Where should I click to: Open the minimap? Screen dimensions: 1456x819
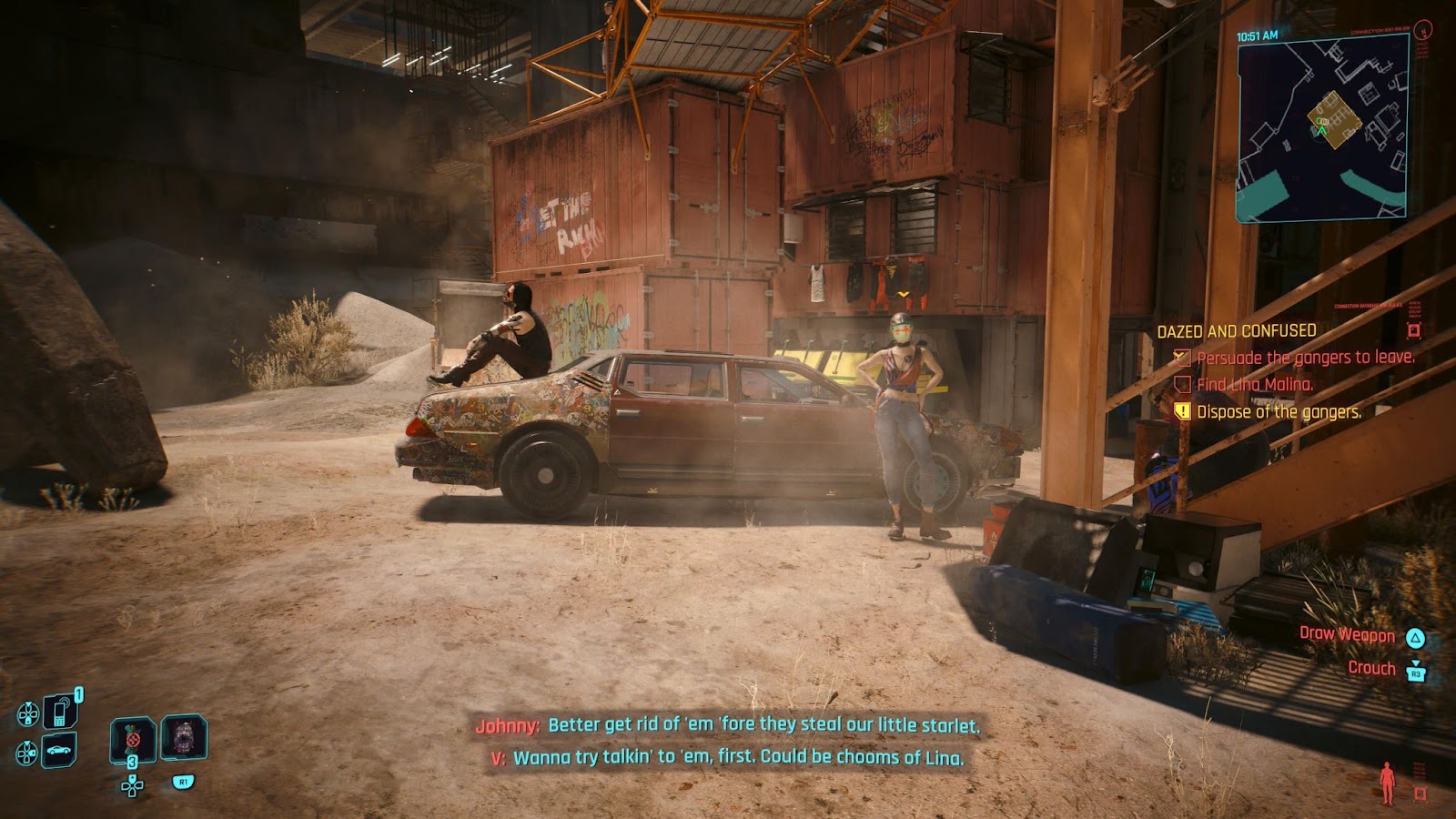click(x=1321, y=129)
